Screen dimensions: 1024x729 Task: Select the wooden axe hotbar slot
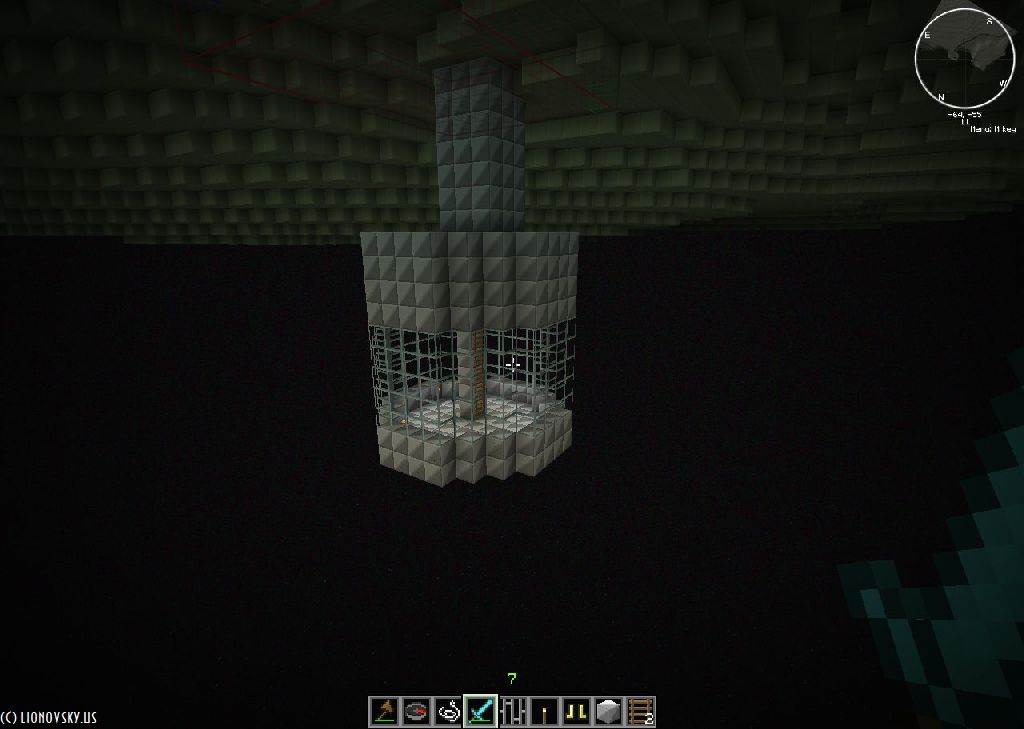coord(385,711)
